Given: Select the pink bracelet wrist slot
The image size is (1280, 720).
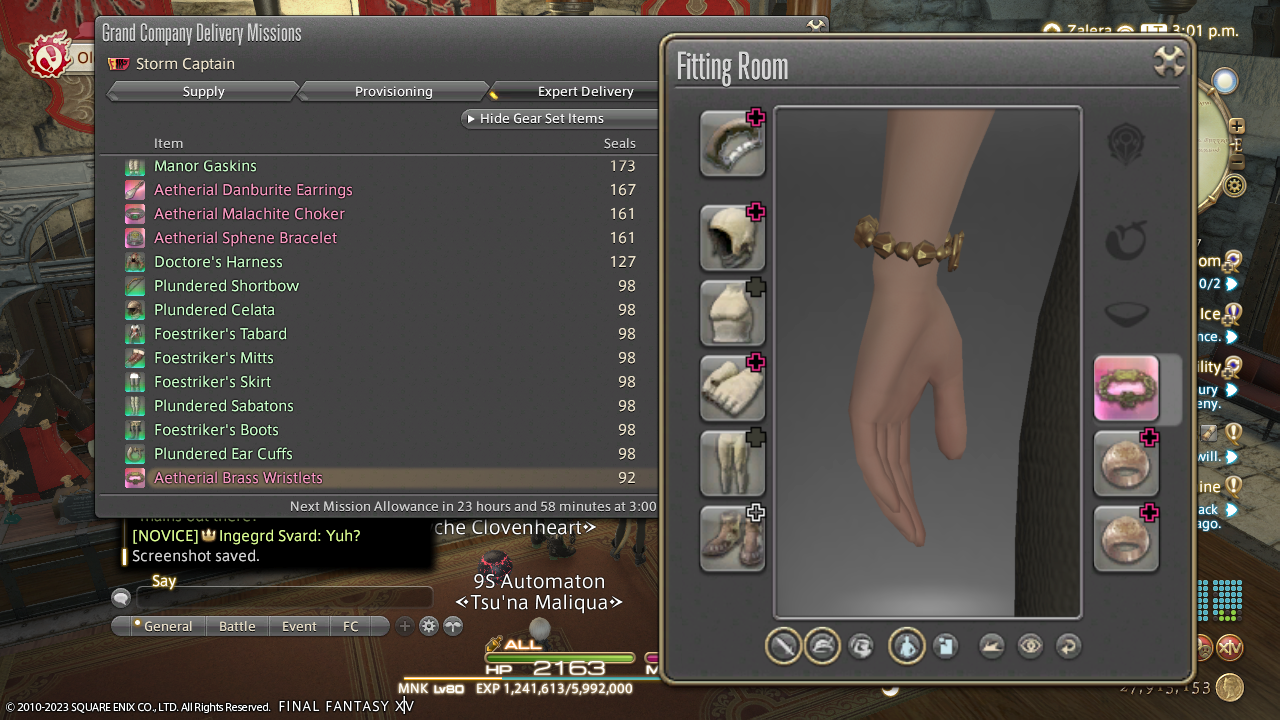Looking at the screenshot, I should 1126,388.
